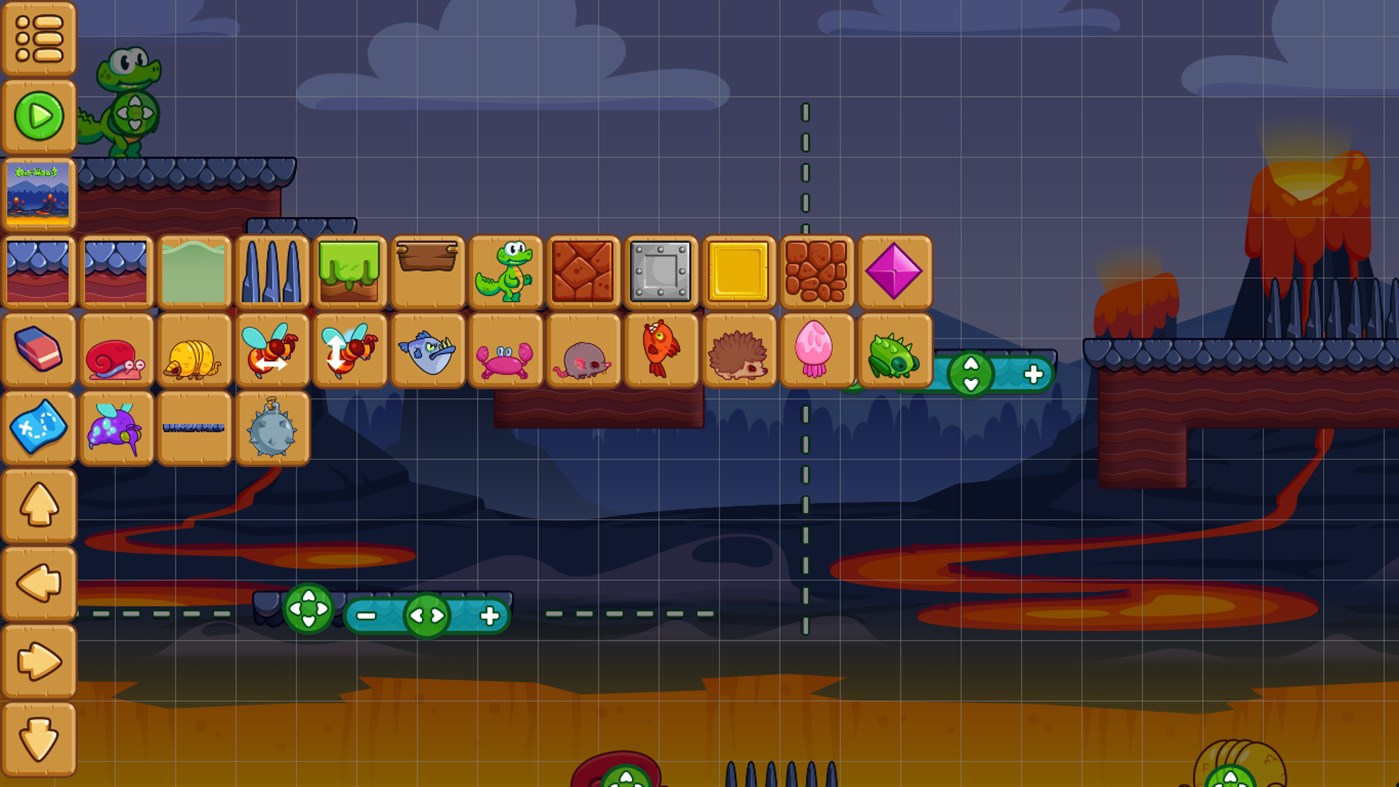Increase platform range with the plus control
This screenshot has width=1399, height=787.
tap(488, 615)
